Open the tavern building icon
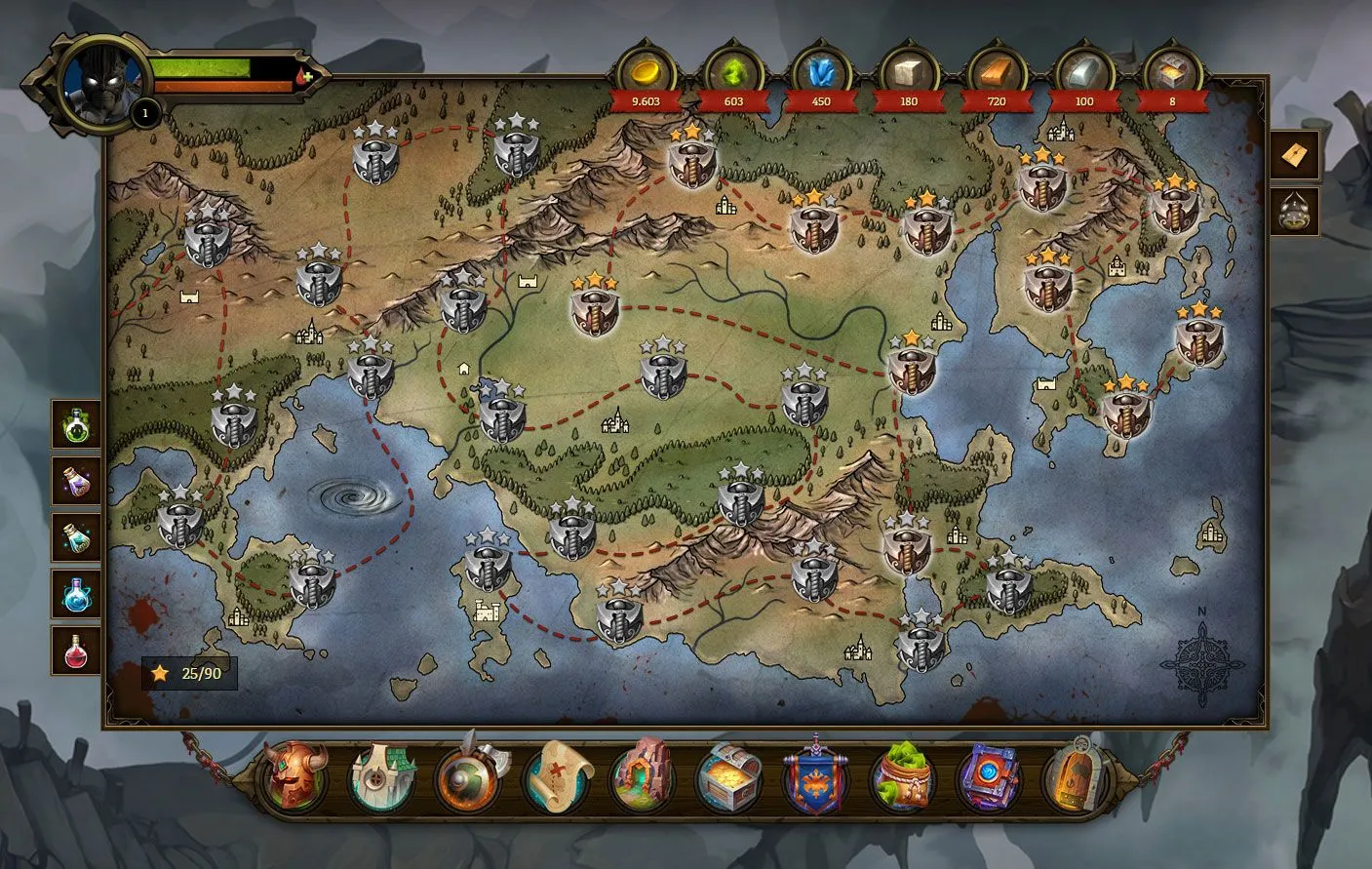This screenshot has width=1372, height=869. tap(382, 780)
